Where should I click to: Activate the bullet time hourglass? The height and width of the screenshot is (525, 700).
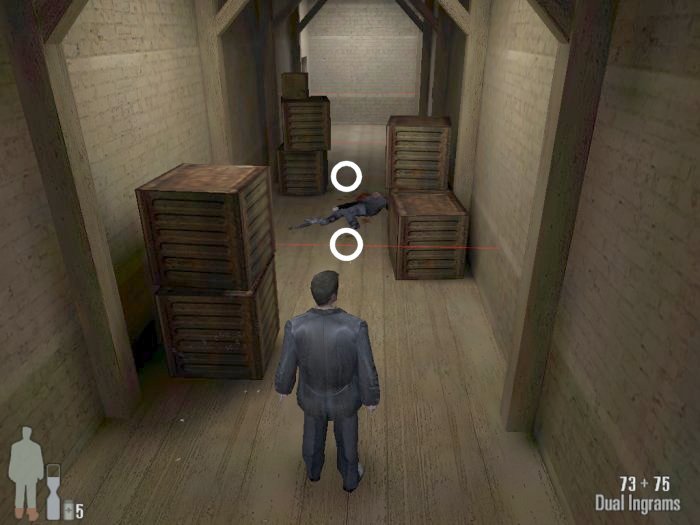(x=53, y=491)
